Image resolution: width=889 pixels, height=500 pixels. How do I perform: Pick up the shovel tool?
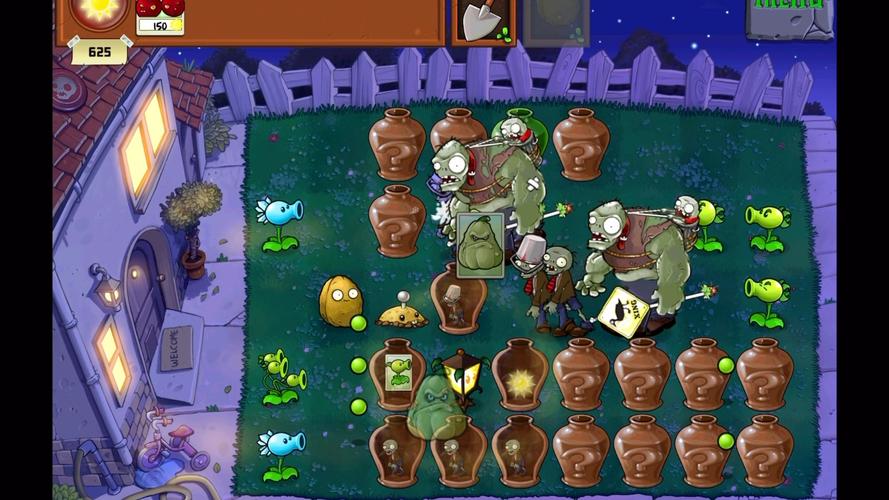pos(483,20)
